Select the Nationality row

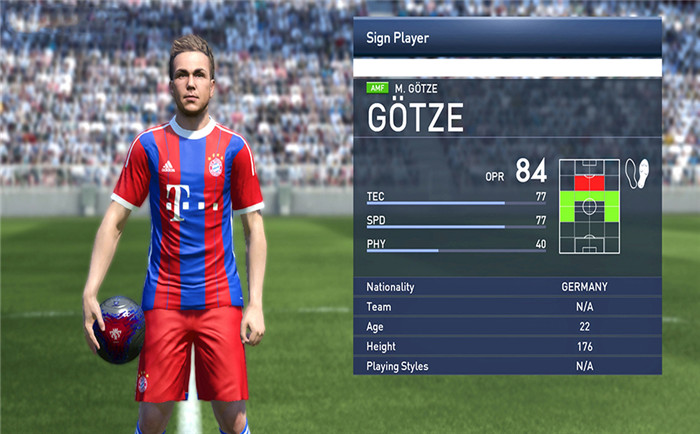point(507,287)
